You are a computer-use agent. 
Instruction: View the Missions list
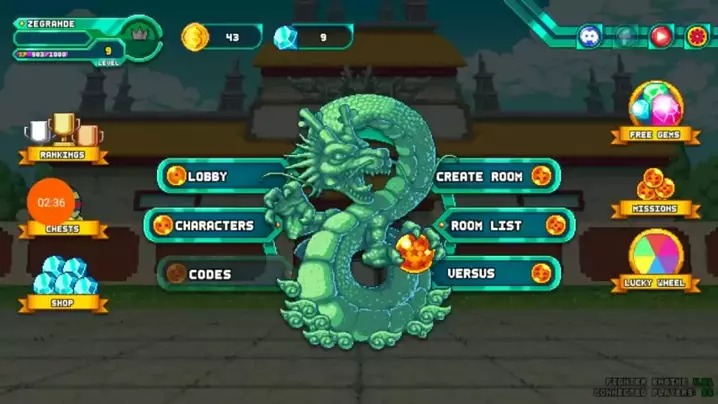[655, 190]
